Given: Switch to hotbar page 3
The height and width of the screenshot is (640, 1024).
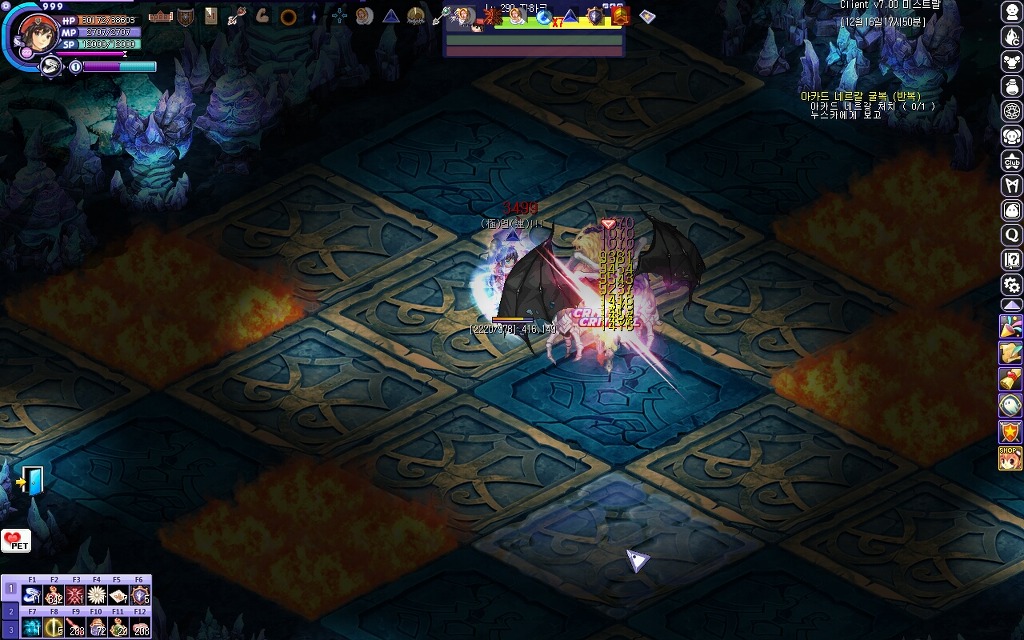Looking at the screenshot, I should coord(11,630).
